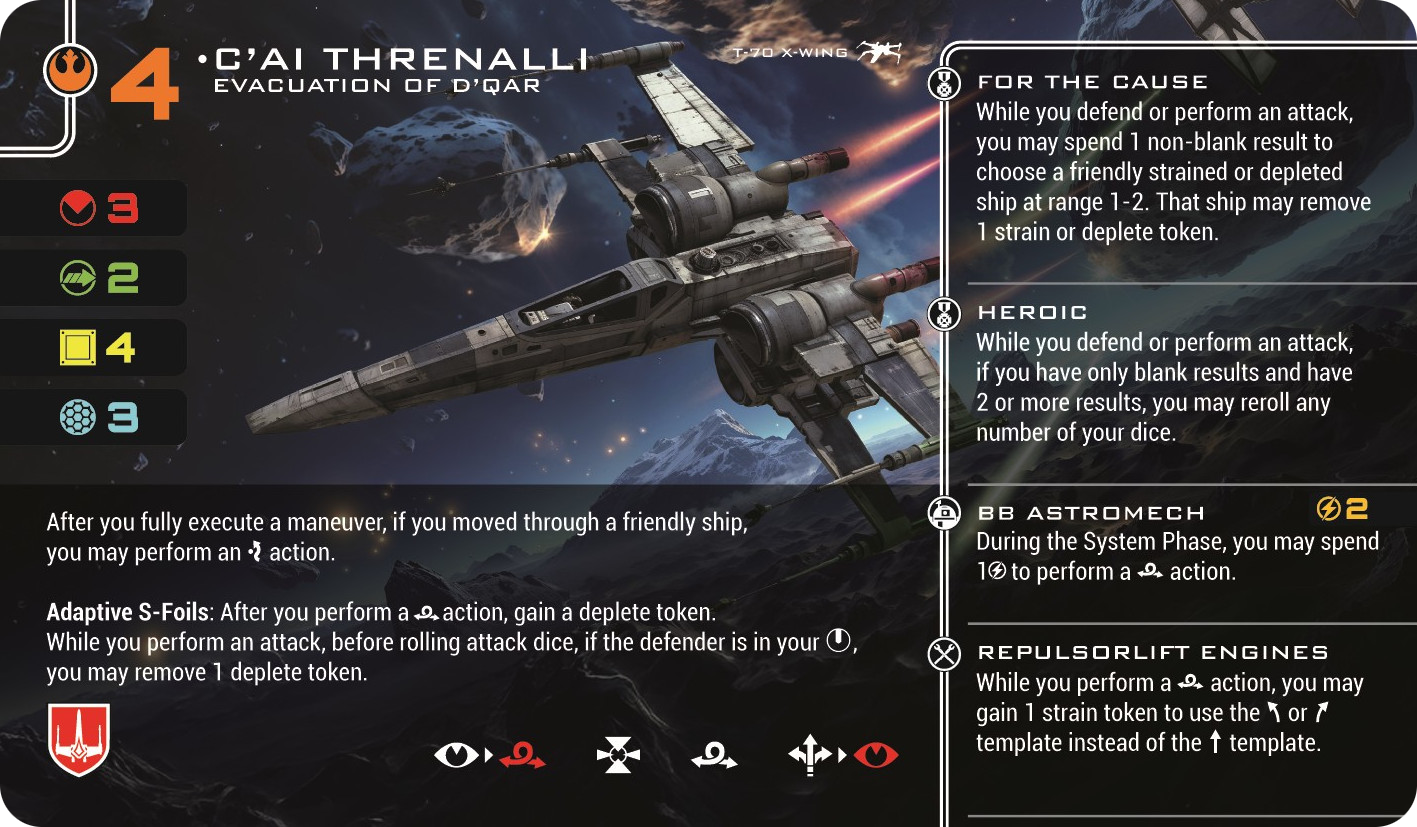Select the target lock action icon

point(617,756)
